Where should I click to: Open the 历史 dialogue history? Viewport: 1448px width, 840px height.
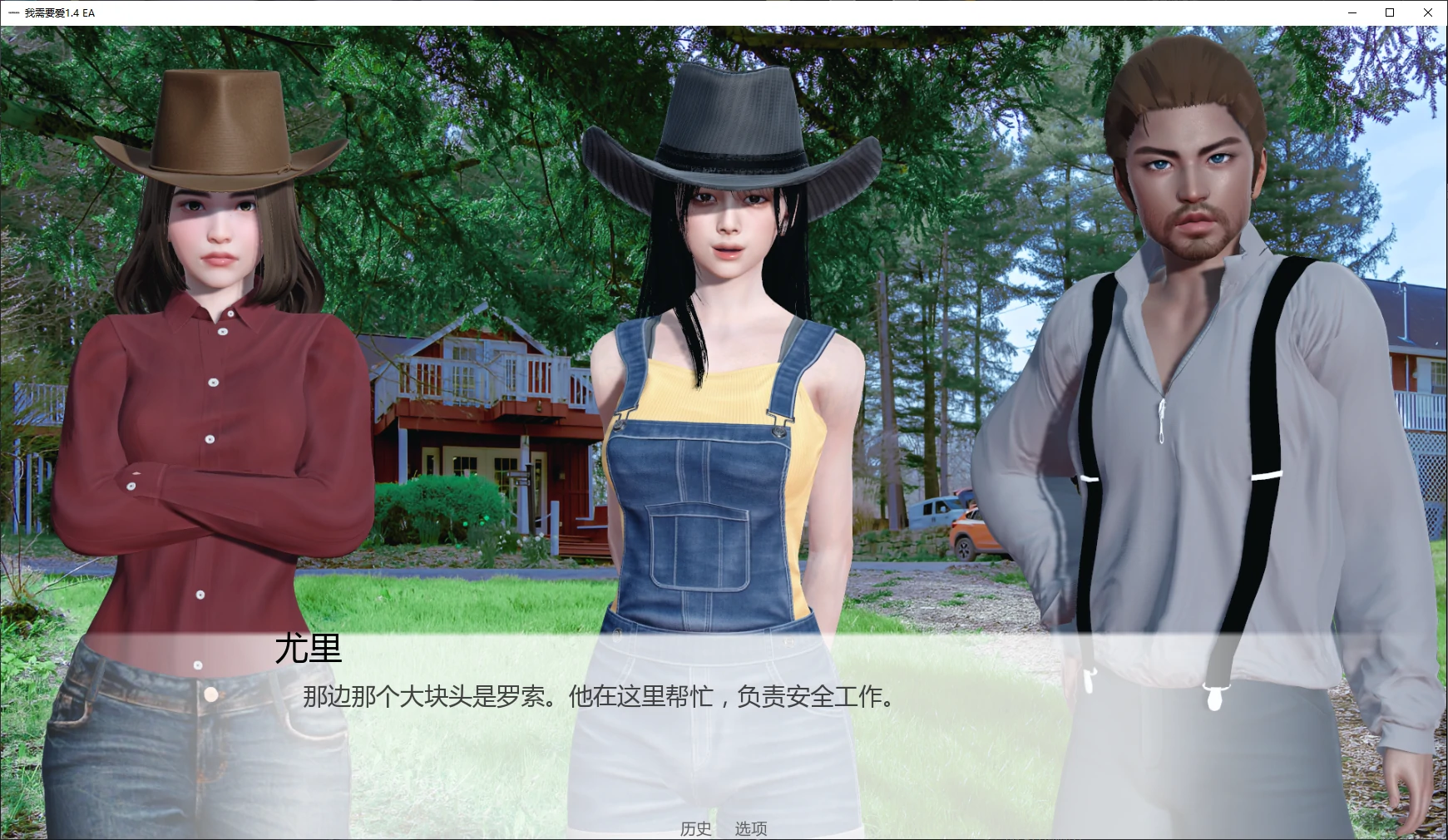pyautogui.click(x=694, y=828)
